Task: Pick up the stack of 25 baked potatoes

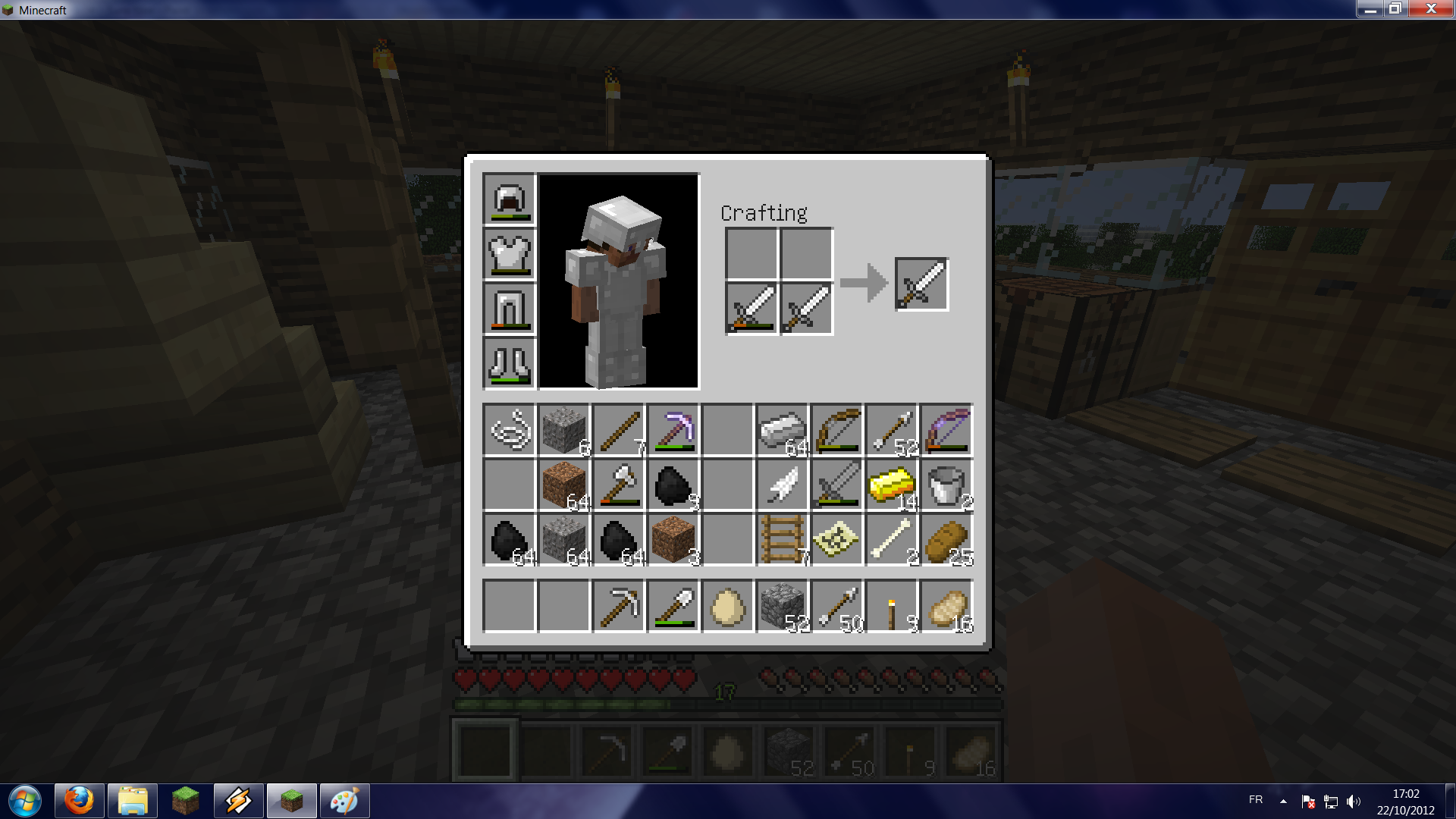Action: coord(946,539)
